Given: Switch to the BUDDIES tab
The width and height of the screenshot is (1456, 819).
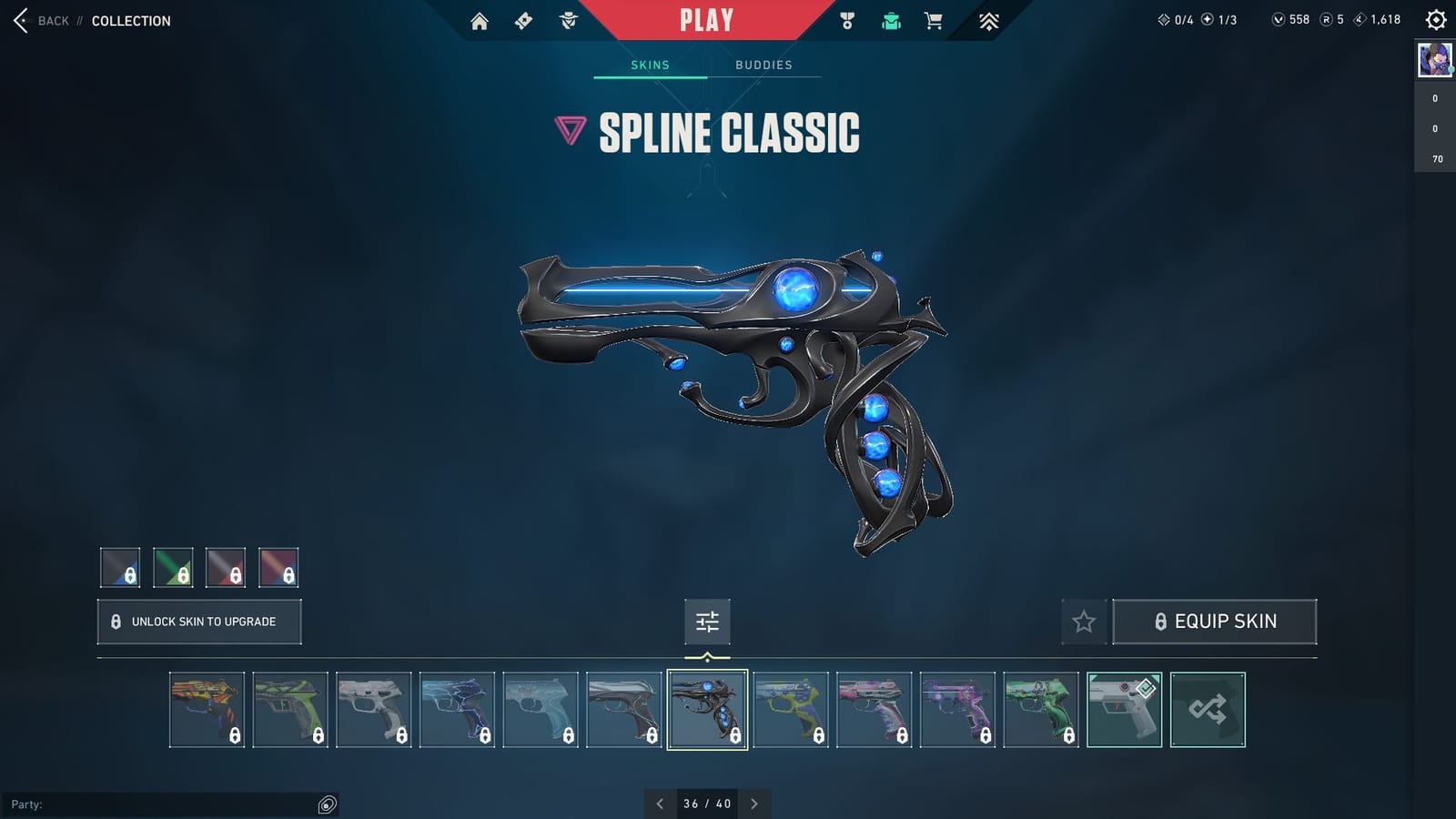Looking at the screenshot, I should (x=764, y=65).
